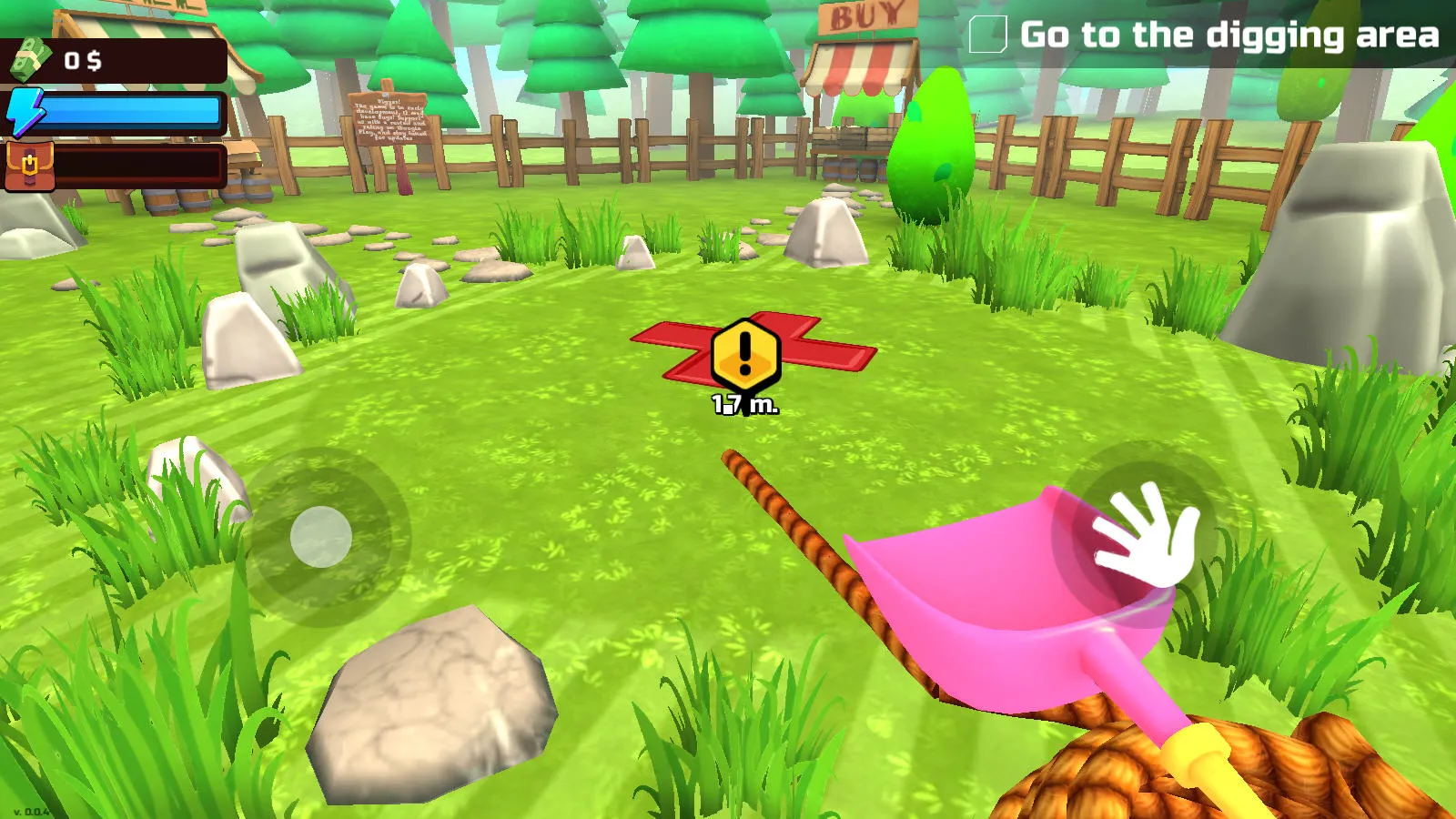Open the backpack inventory icon
Viewport: 1456px width, 819px height.
(30, 167)
